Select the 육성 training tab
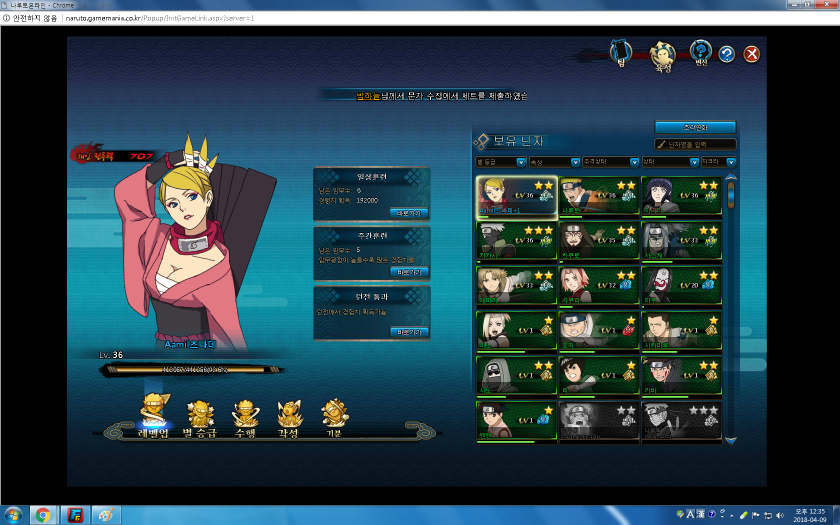The height and width of the screenshot is (525, 840). 662,54
